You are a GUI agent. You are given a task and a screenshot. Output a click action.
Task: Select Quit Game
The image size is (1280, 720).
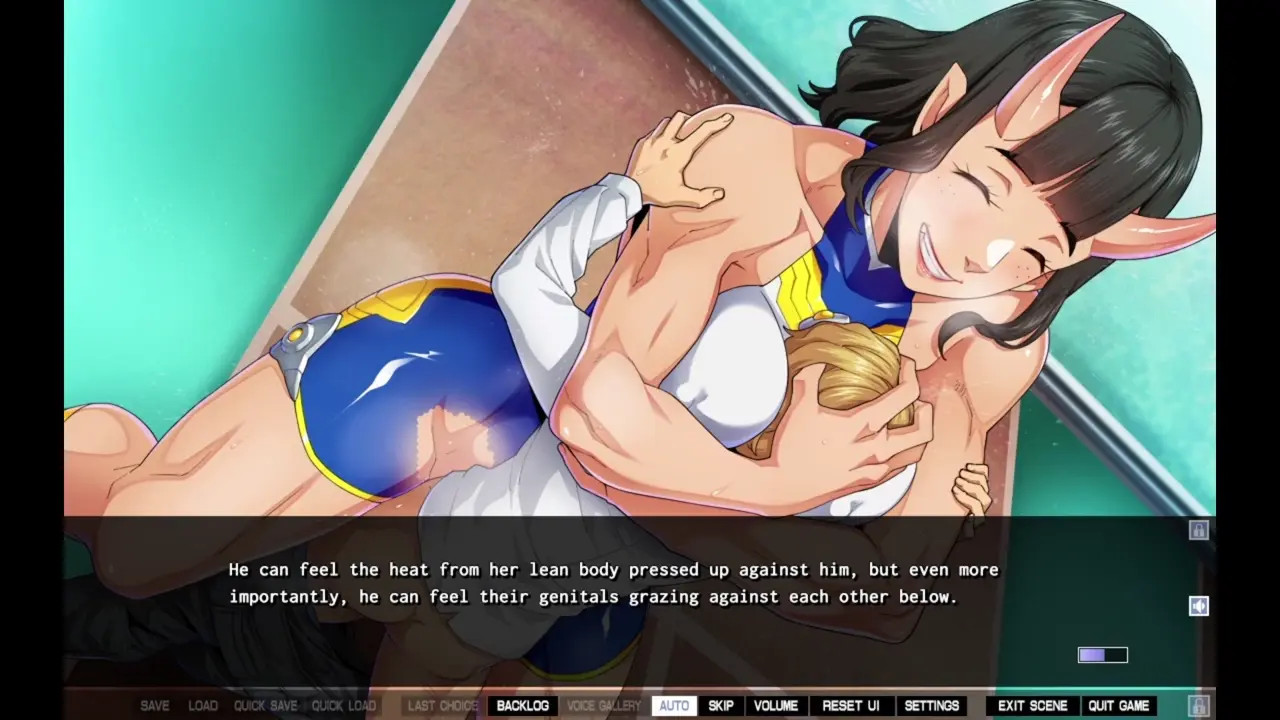(x=1119, y=706)
